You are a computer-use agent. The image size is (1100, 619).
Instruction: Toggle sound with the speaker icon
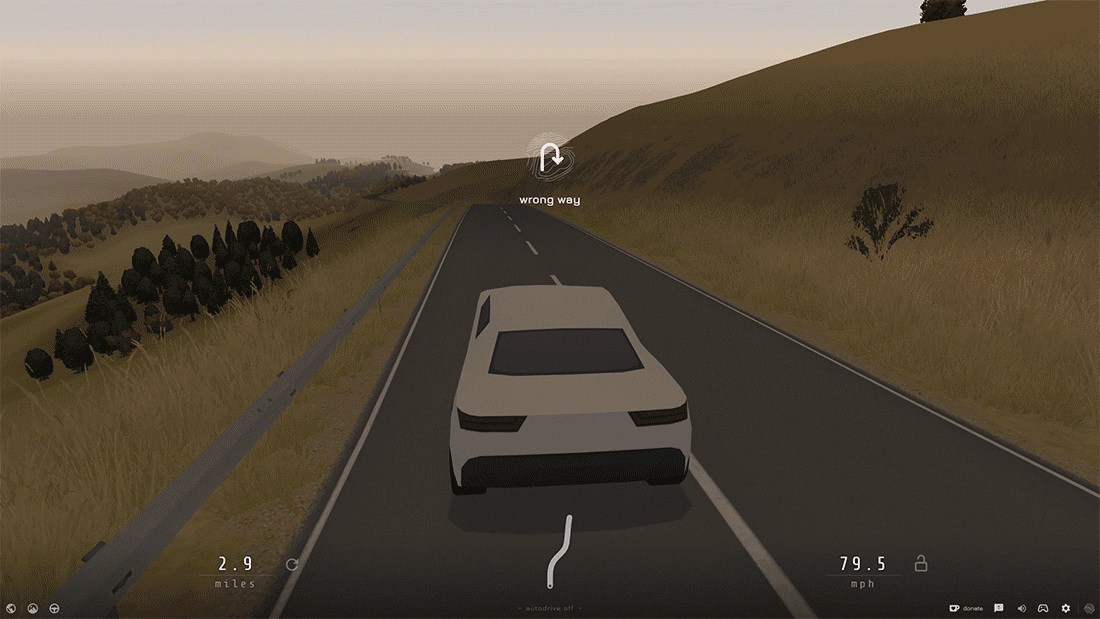pos(1021,608)
